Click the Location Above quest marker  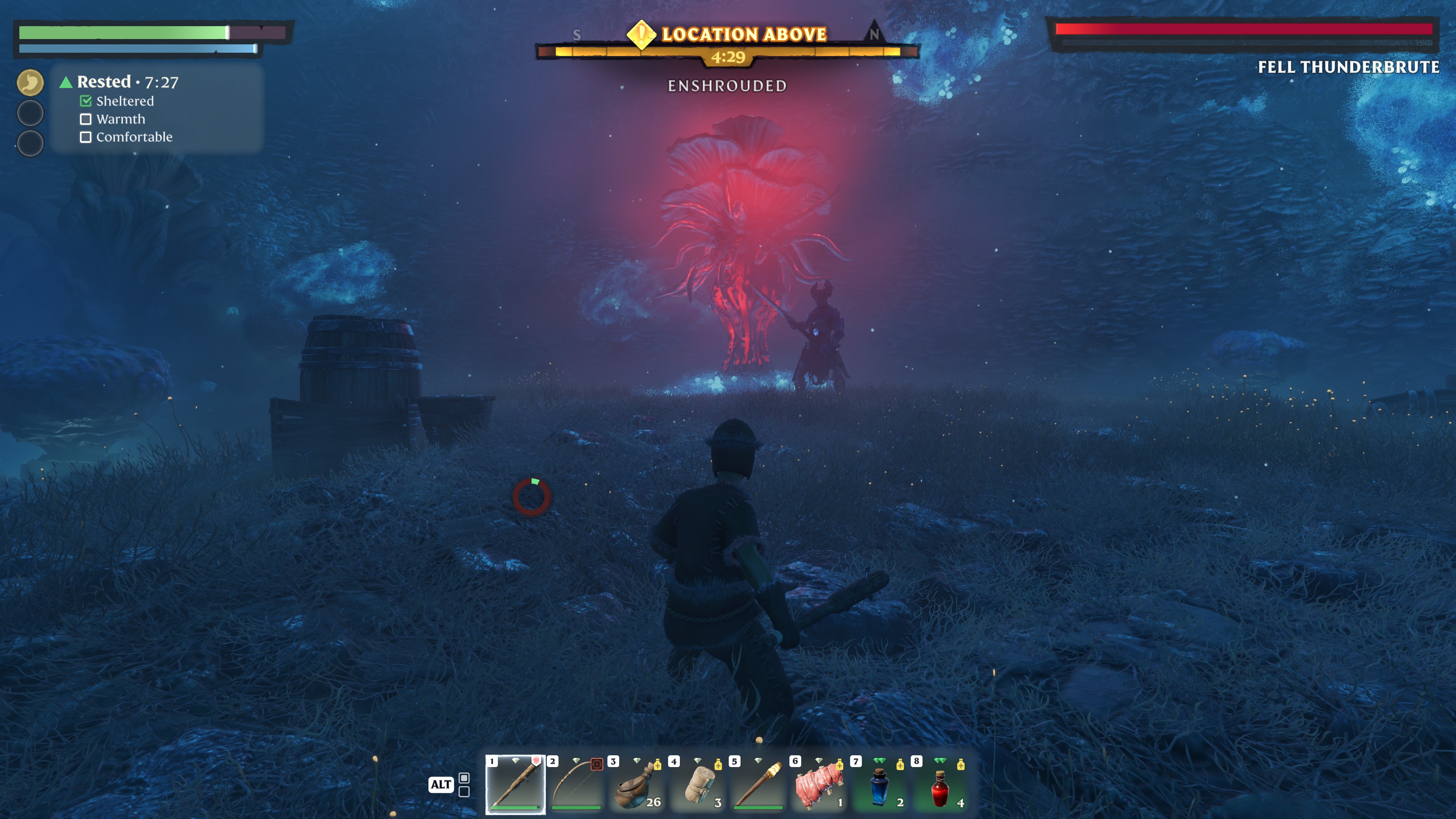pyautogui.click(x=641, y=35)
